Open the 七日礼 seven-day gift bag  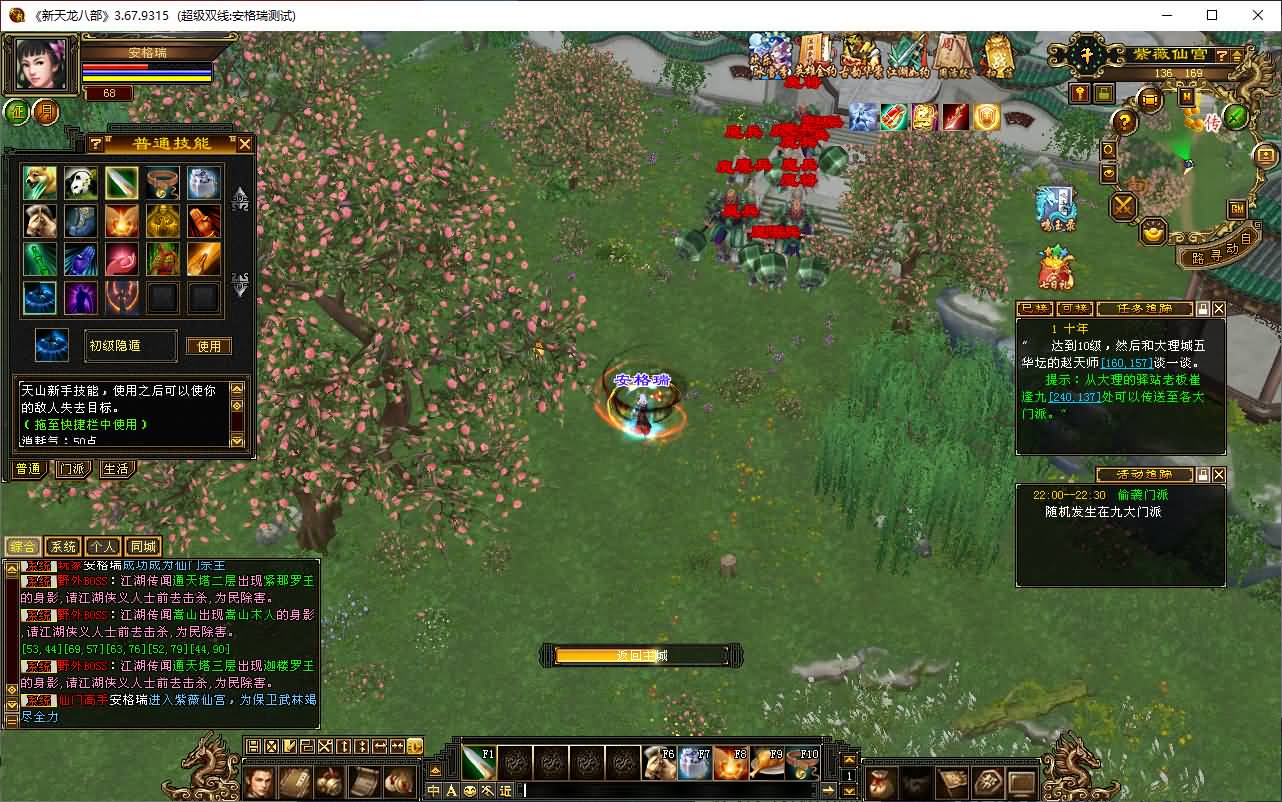pyautogui.click(x=1055, y=270)
